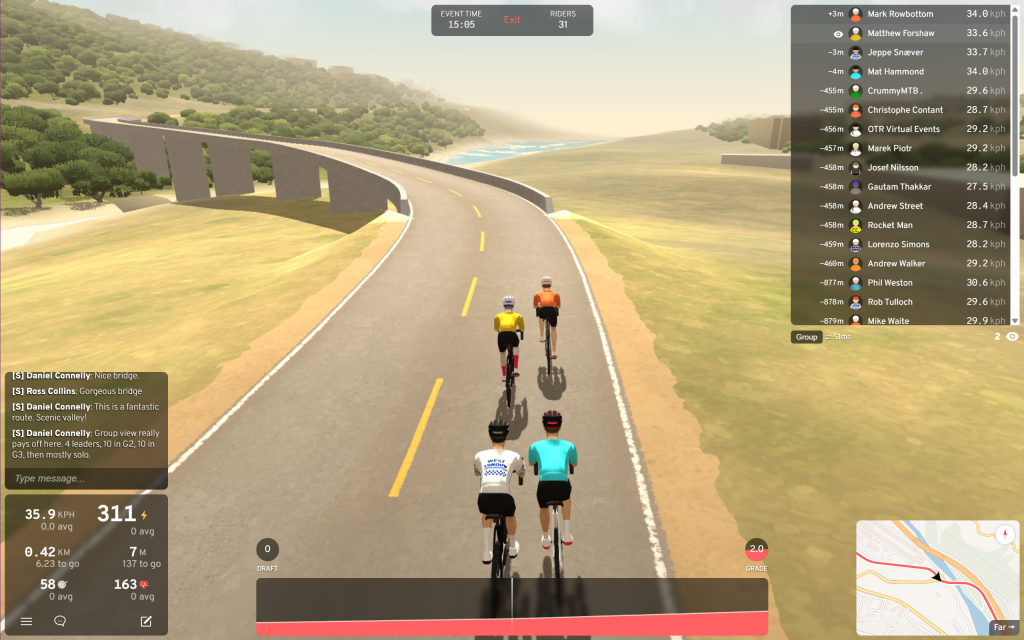Change map zoom with the Far button
This screenshot has width=1024, height=640.
point(1003,627)
